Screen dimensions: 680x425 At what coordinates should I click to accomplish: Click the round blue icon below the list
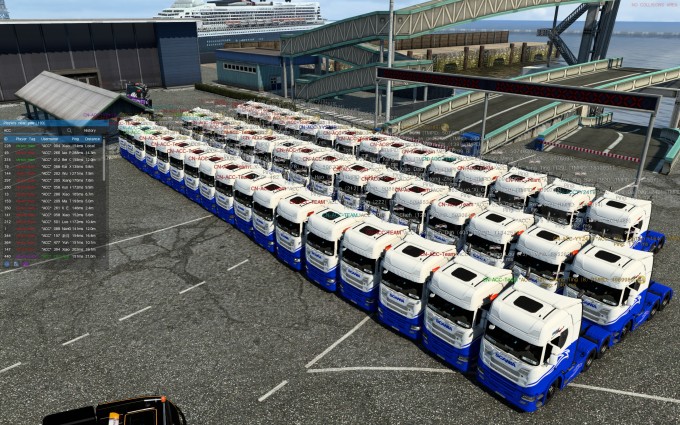(6, 264)
